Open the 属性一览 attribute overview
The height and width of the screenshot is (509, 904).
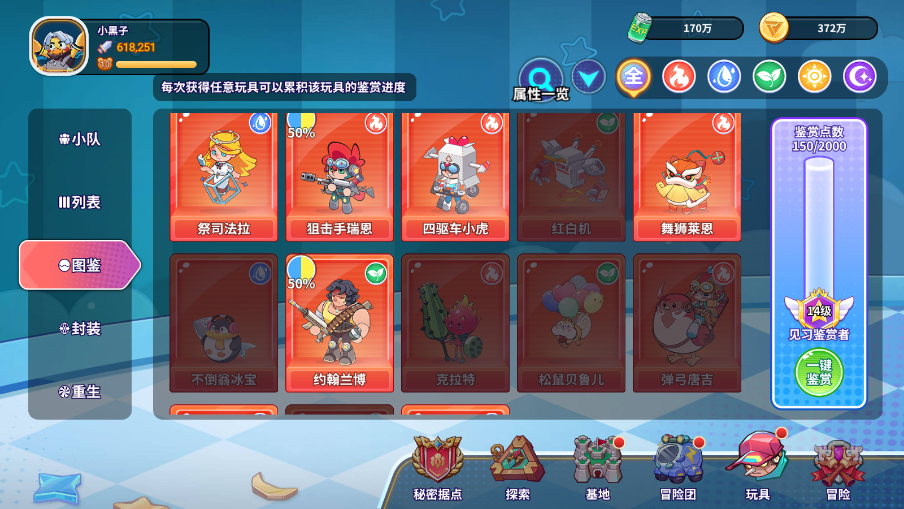point(541,79)
